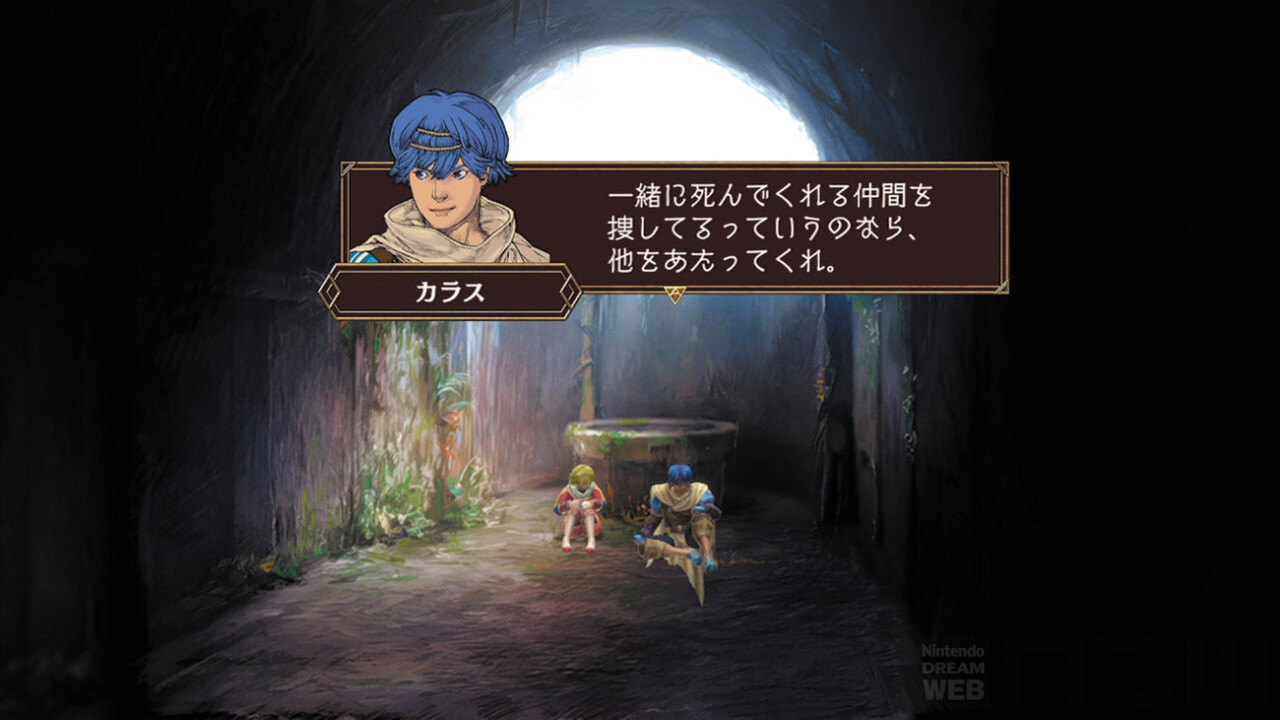1280x720 pixels.
Task: Click the dialogue advance arrow indicator
Action: click(673, 294)
